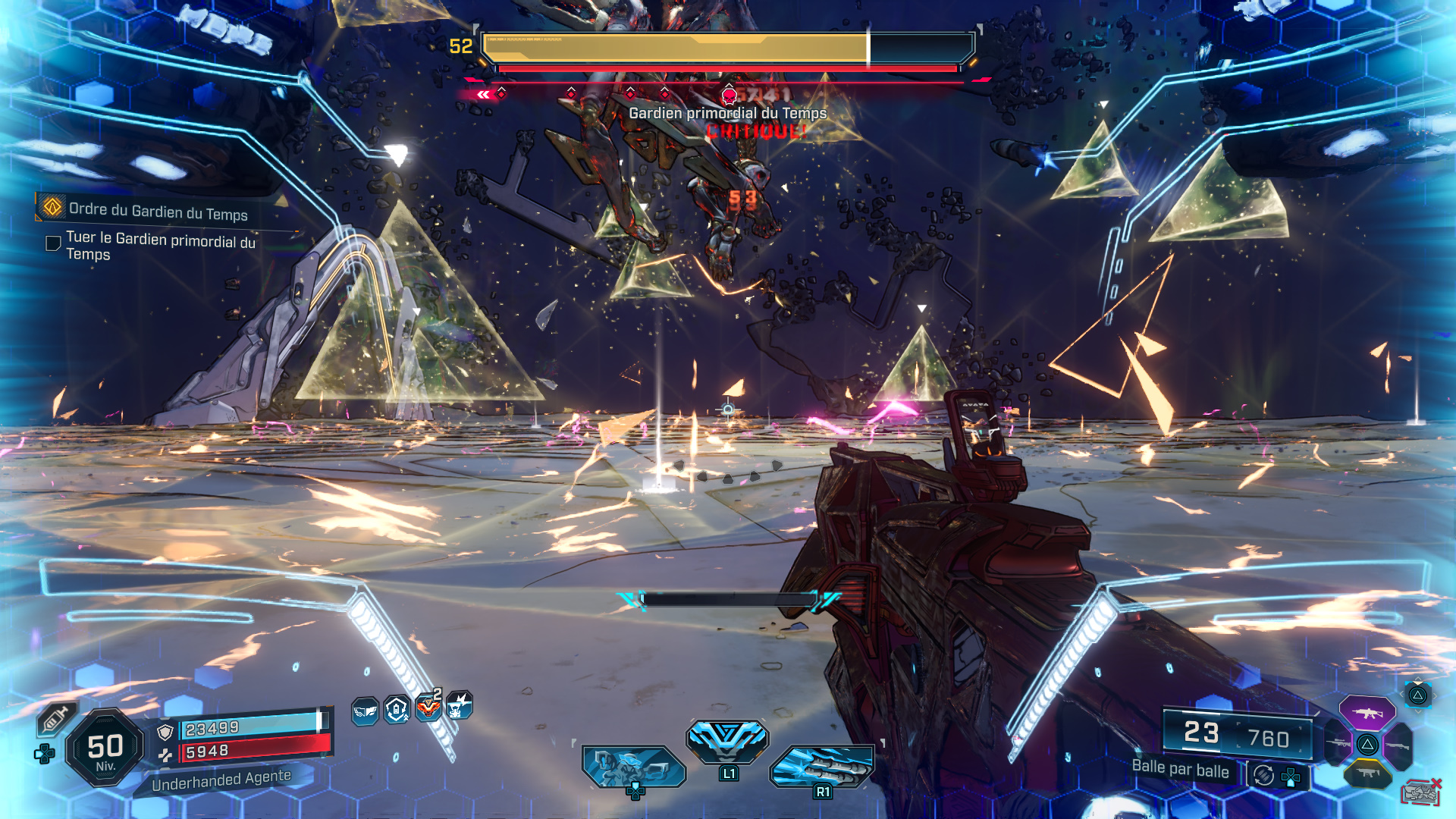The image size is (1456, 819).
Task: Toggle the red emblem buff showing stack count 2
Action: coord(428,708)
